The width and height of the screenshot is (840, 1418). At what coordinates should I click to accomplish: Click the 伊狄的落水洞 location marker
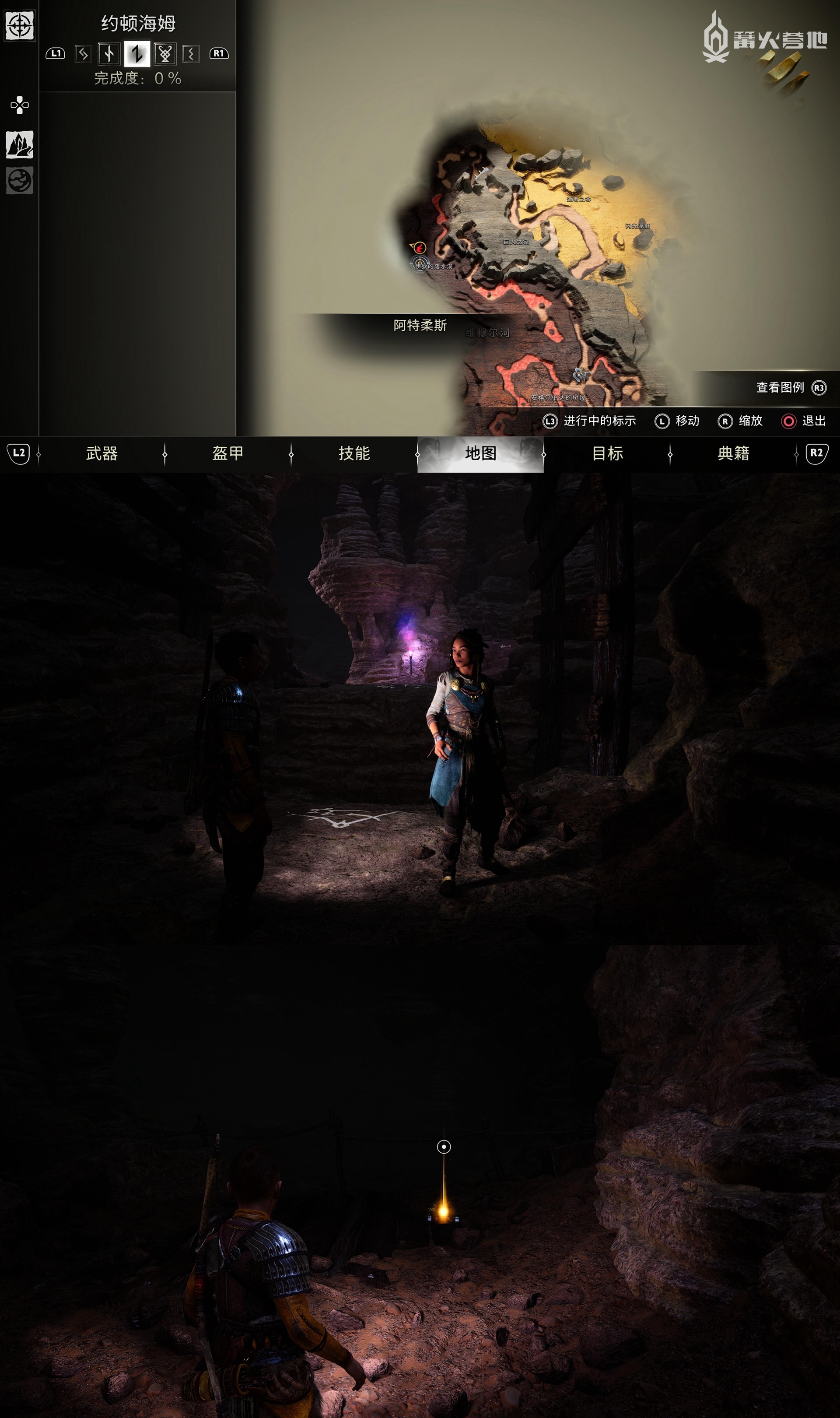coord(420,263)
